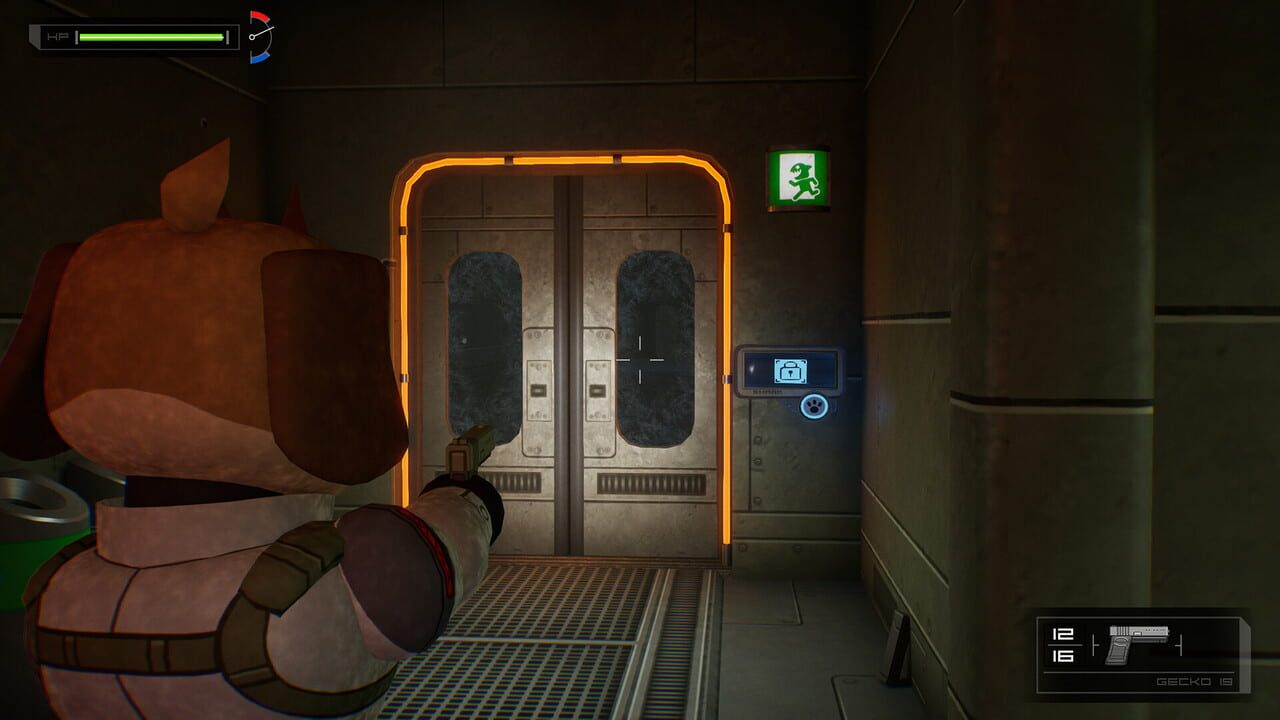Toggle the door lock status display
Image resolution: width=1280 pixels, height=720 pixels.
[x=788, y=368]
